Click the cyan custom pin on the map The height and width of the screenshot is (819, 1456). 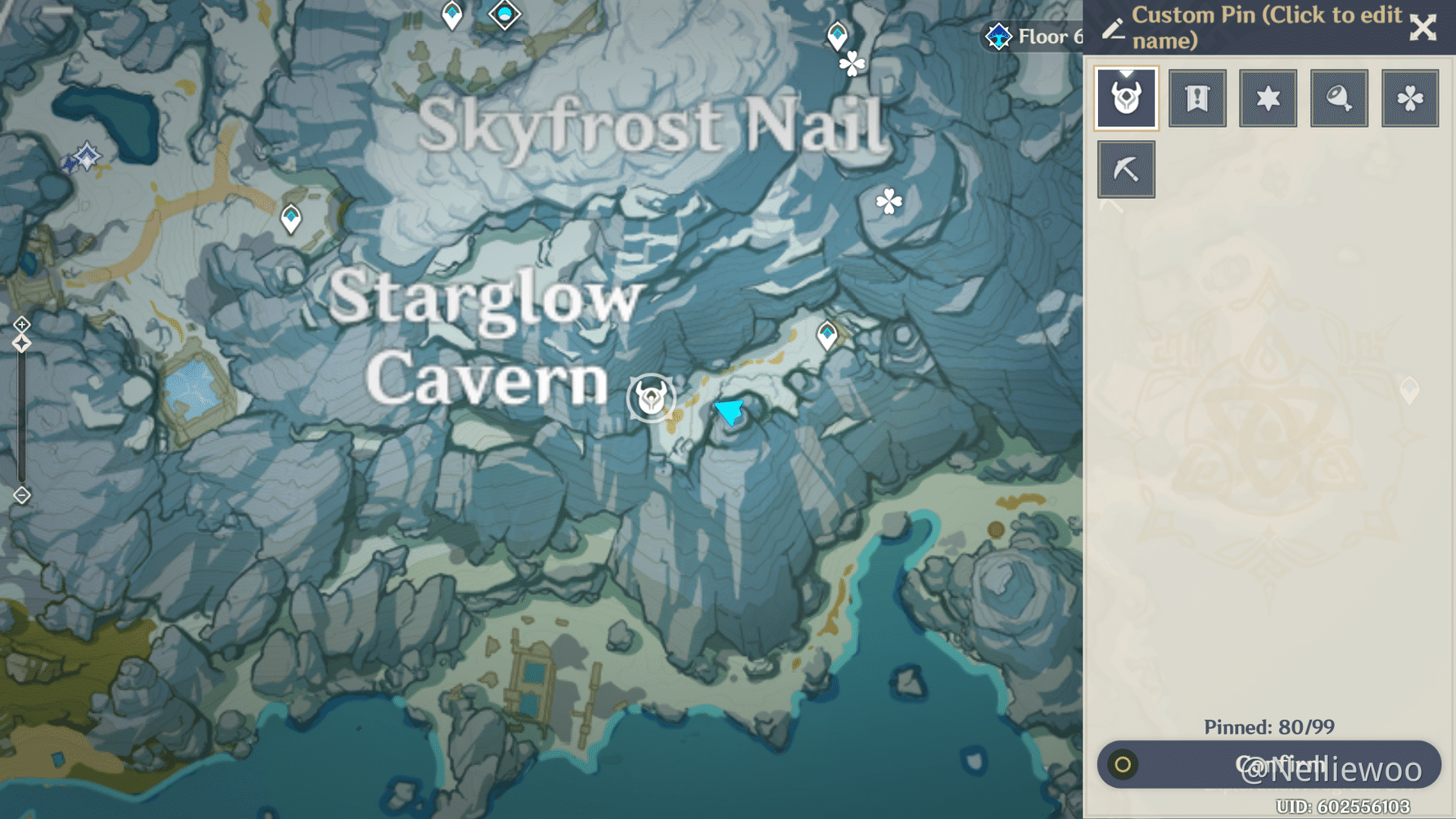tap(730, 412)
